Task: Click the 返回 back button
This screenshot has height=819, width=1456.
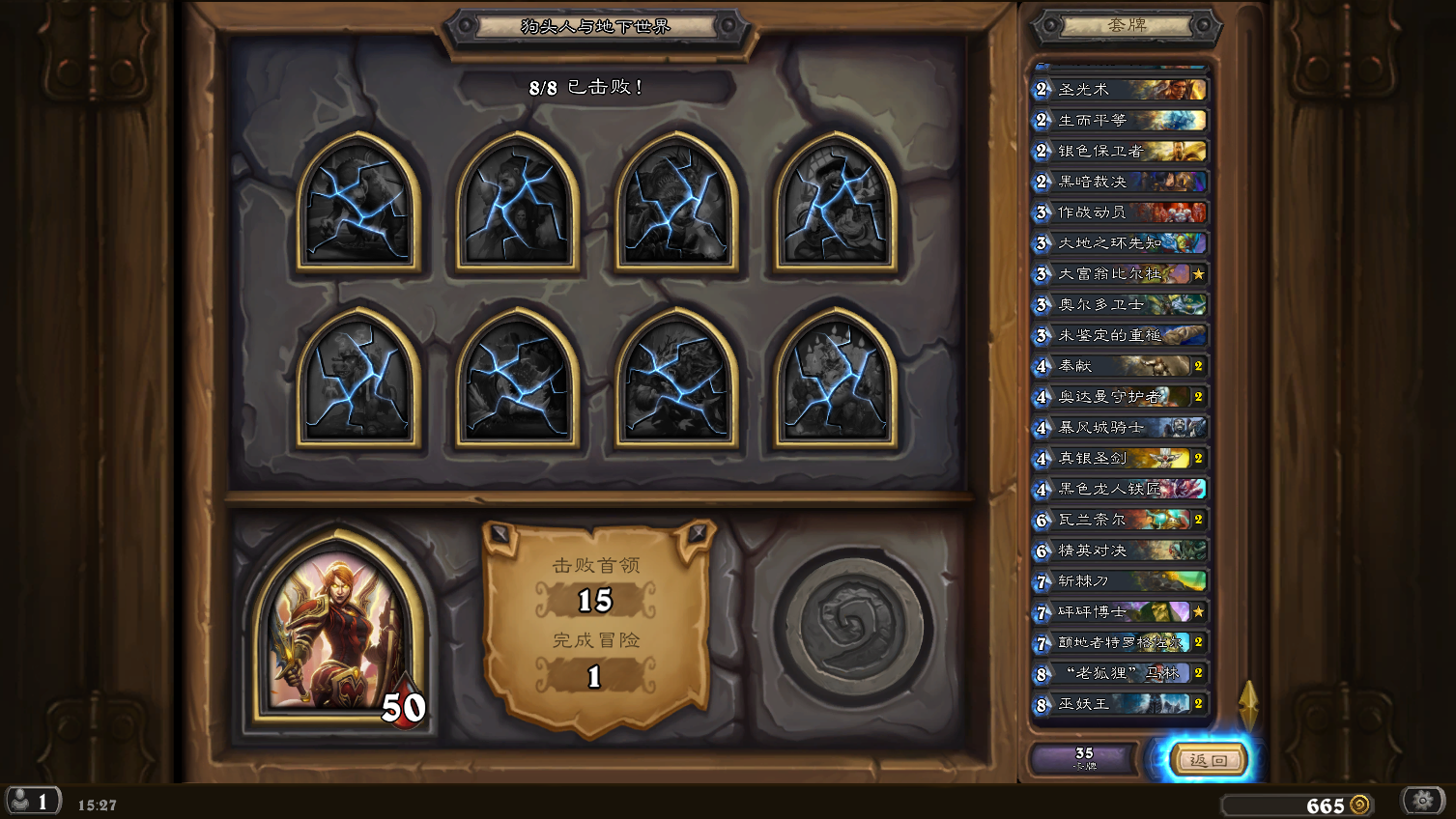Action: [x=1208, y=760]
